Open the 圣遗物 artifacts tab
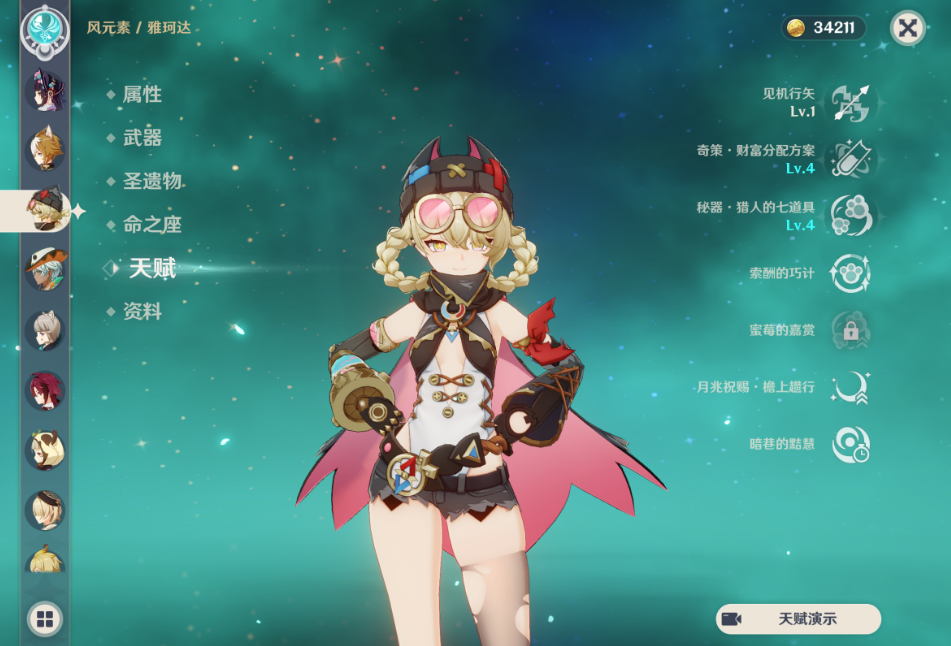This screenshot has height=646, width=951. (151, 181)
